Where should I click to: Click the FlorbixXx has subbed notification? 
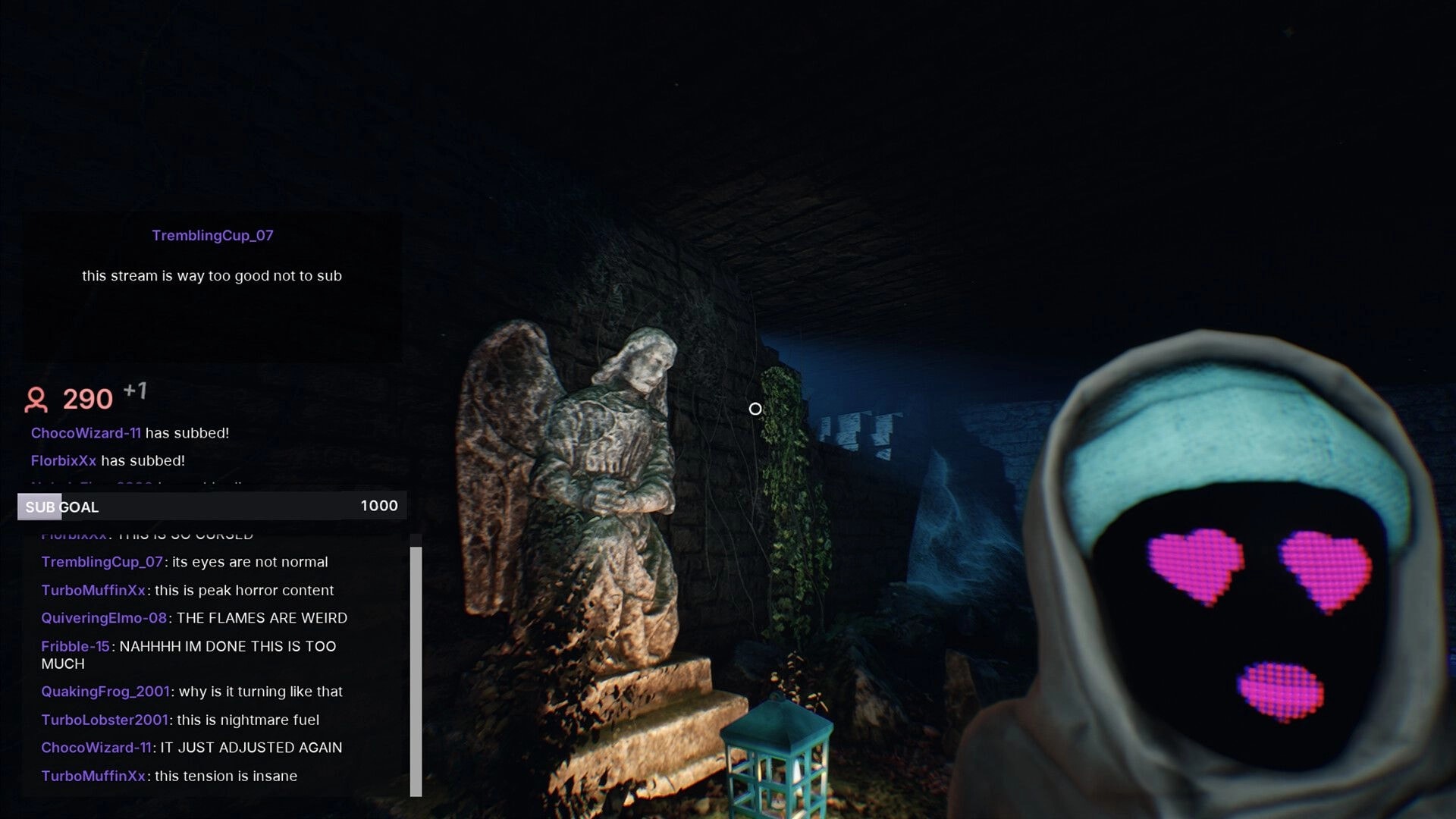[108, 460]
